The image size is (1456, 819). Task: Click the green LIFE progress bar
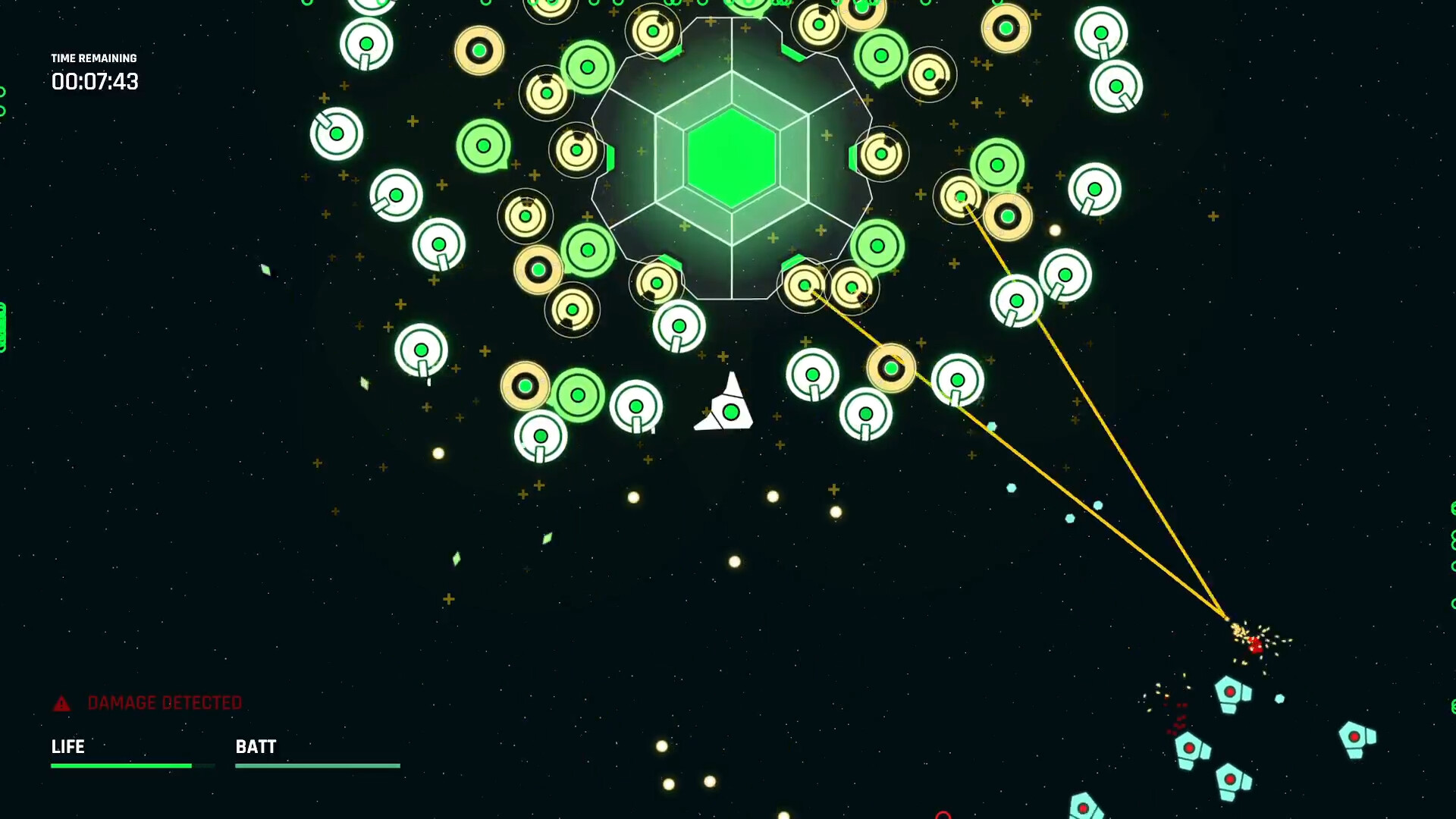(121, 766)
